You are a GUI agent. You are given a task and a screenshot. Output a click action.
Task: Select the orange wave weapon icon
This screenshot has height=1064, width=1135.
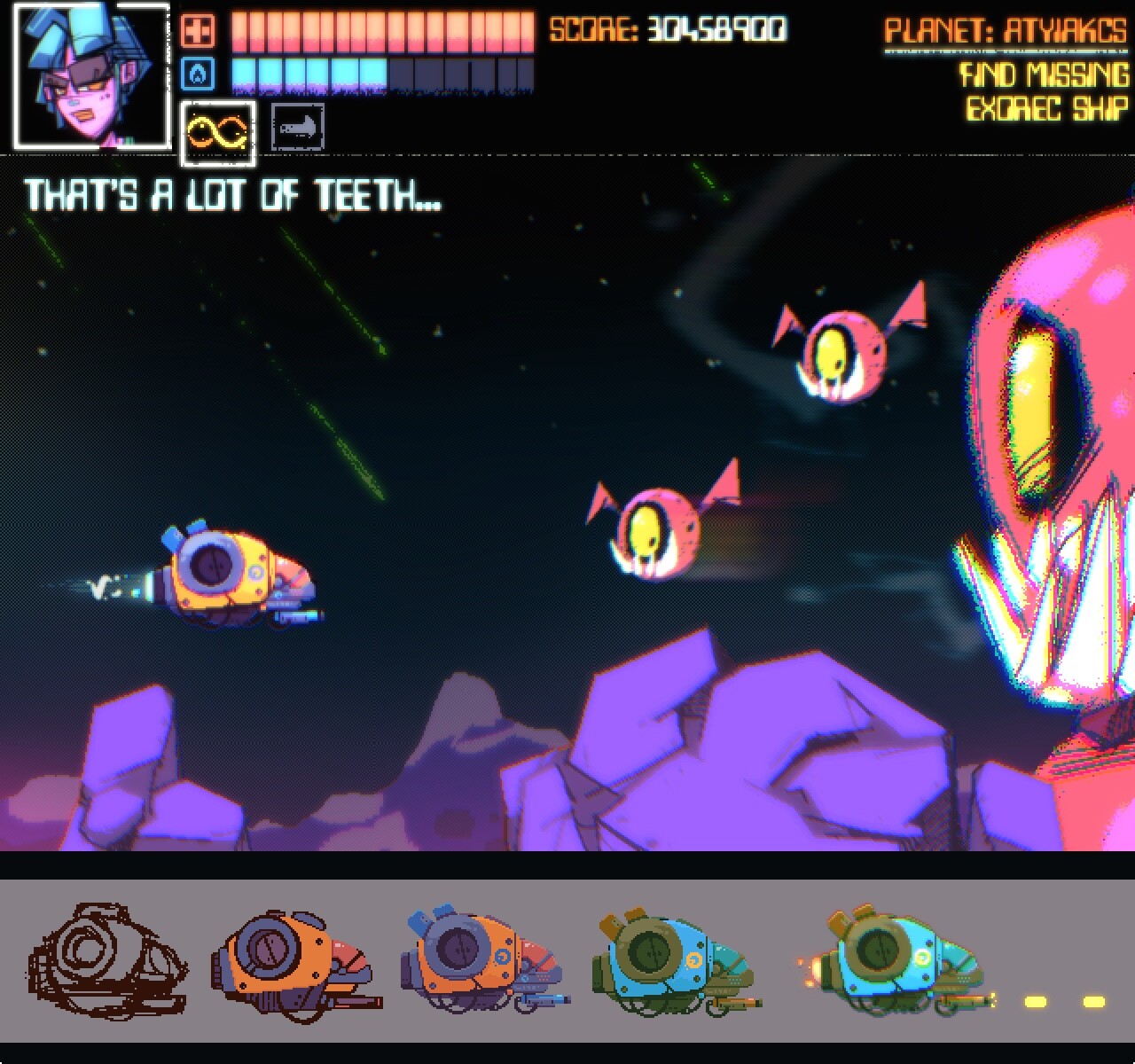217,133
